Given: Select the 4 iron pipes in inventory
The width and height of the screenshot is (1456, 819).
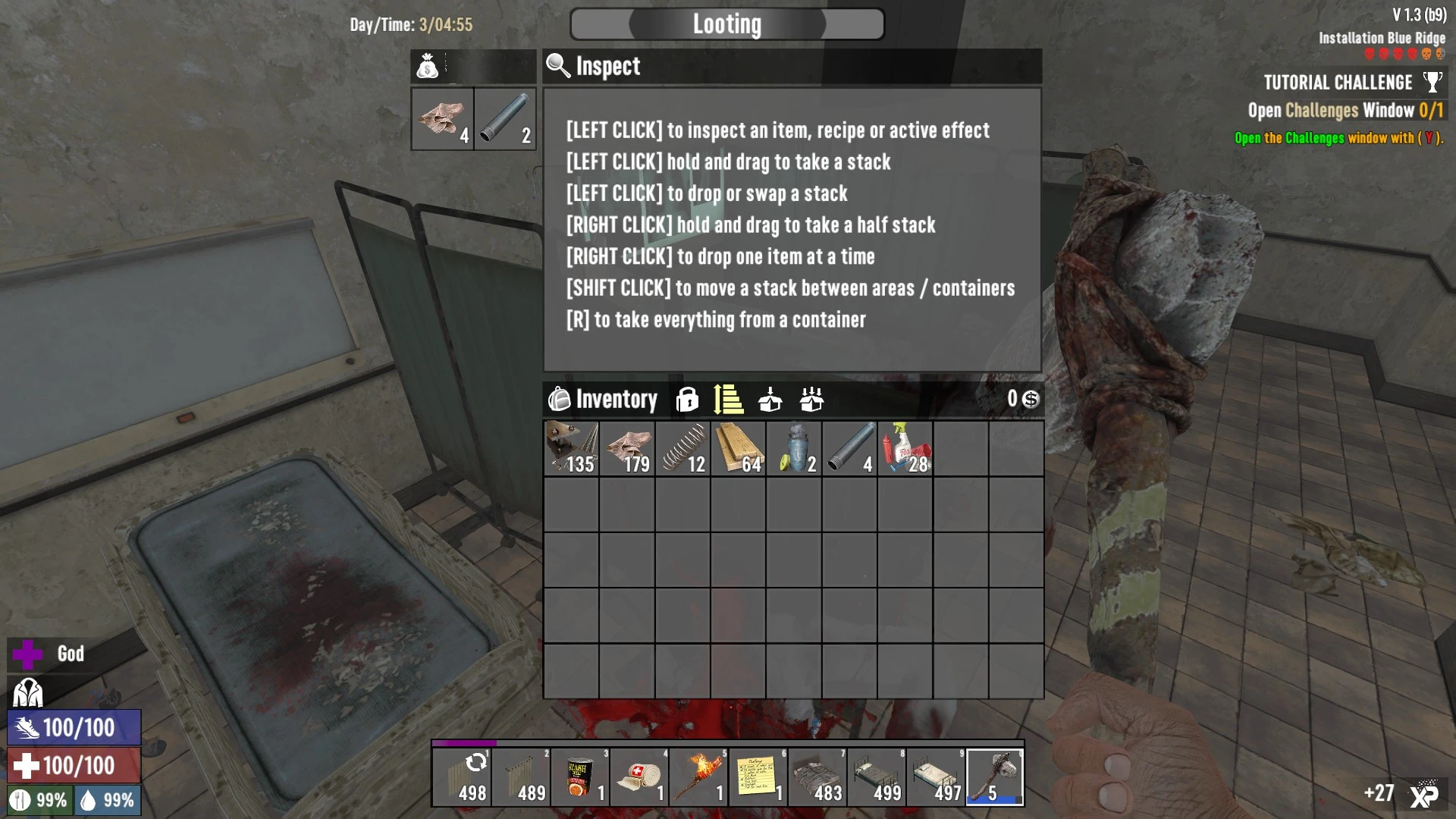Looking at the screenshot, I should point(850,449).
